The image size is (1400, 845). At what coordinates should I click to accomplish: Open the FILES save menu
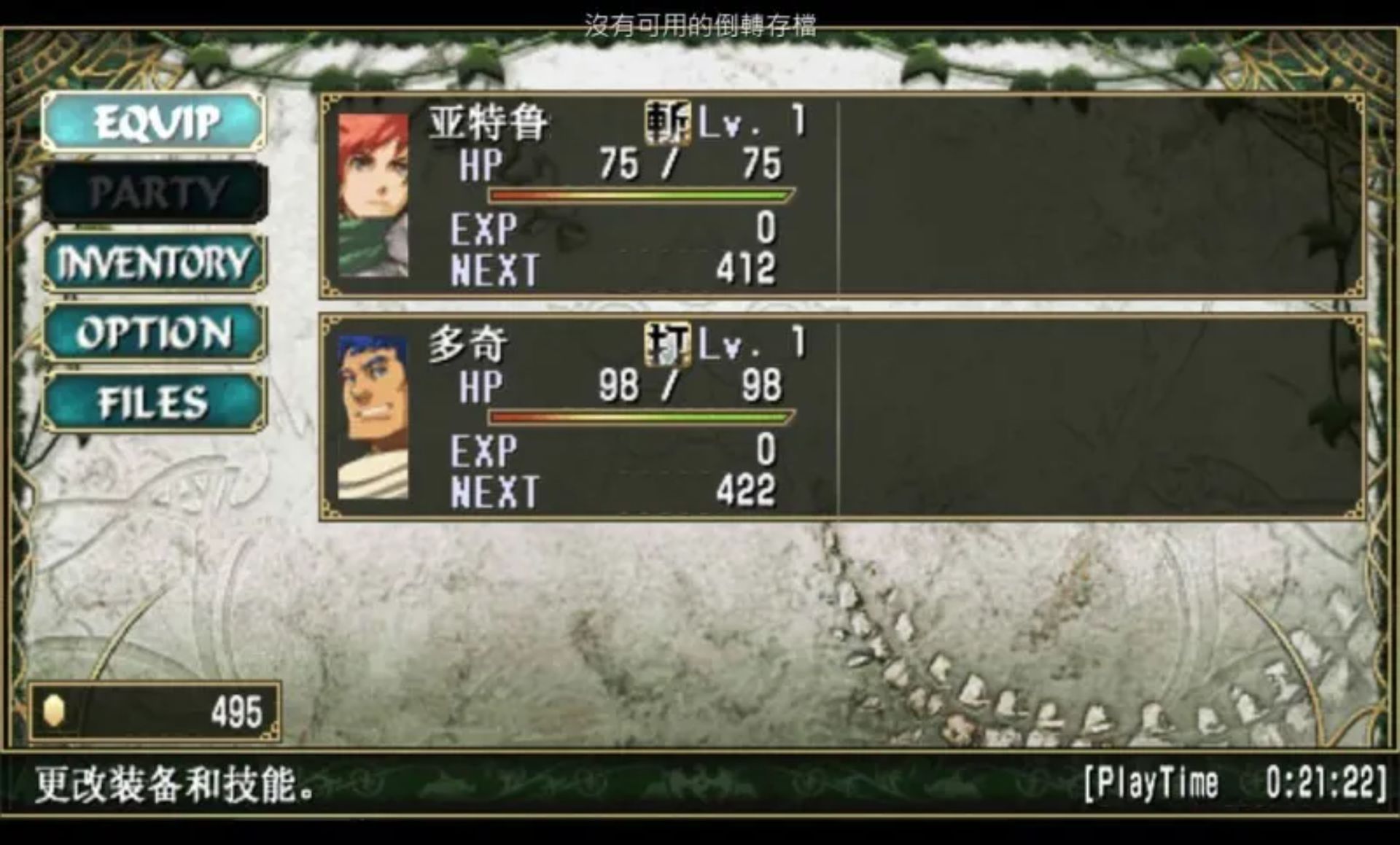tap(154, 402)
